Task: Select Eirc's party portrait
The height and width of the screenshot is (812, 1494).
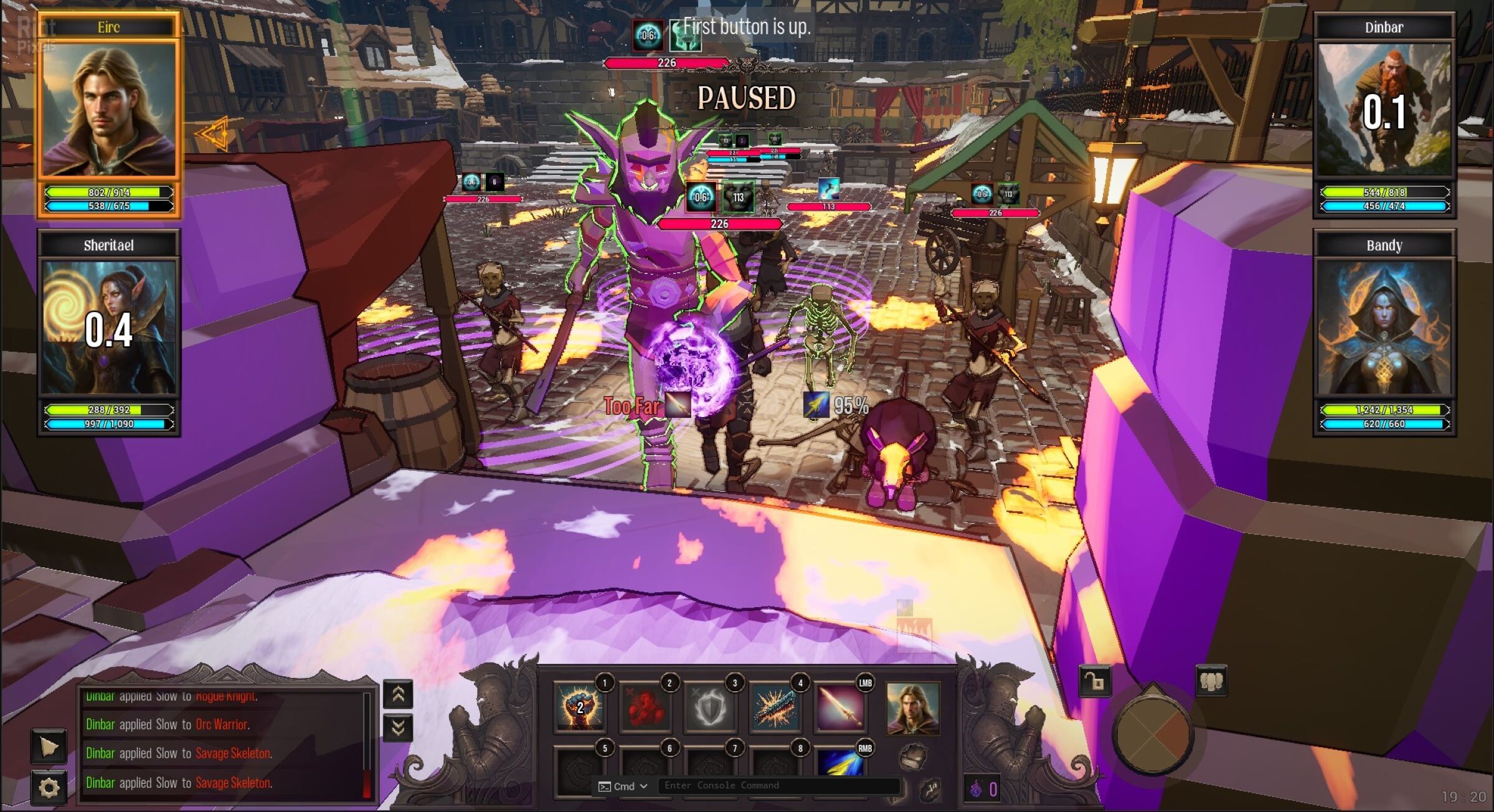Action: click(x=109, y=108)
